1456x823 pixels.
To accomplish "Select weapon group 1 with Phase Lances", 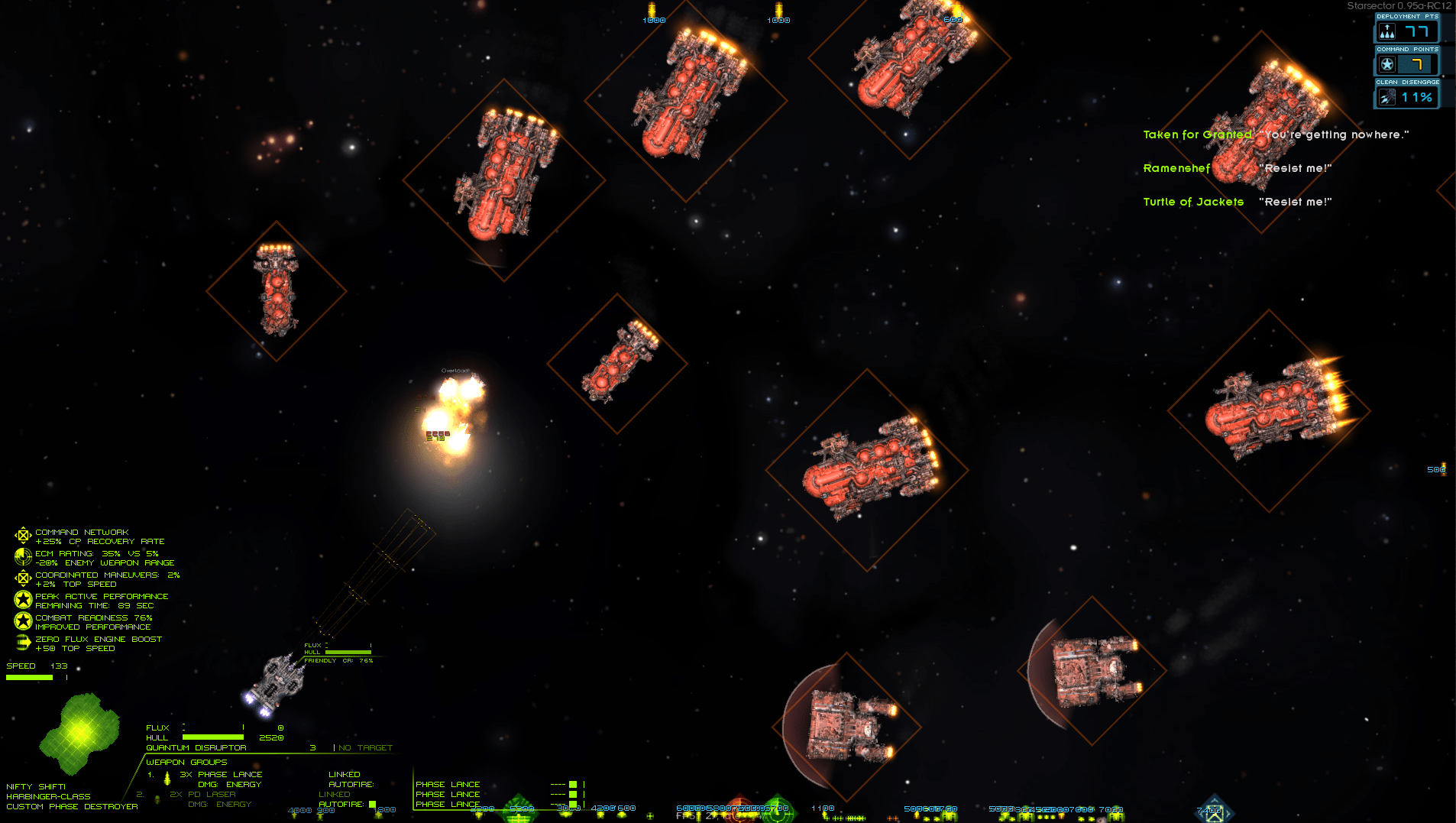I will [x=222, y=775].
